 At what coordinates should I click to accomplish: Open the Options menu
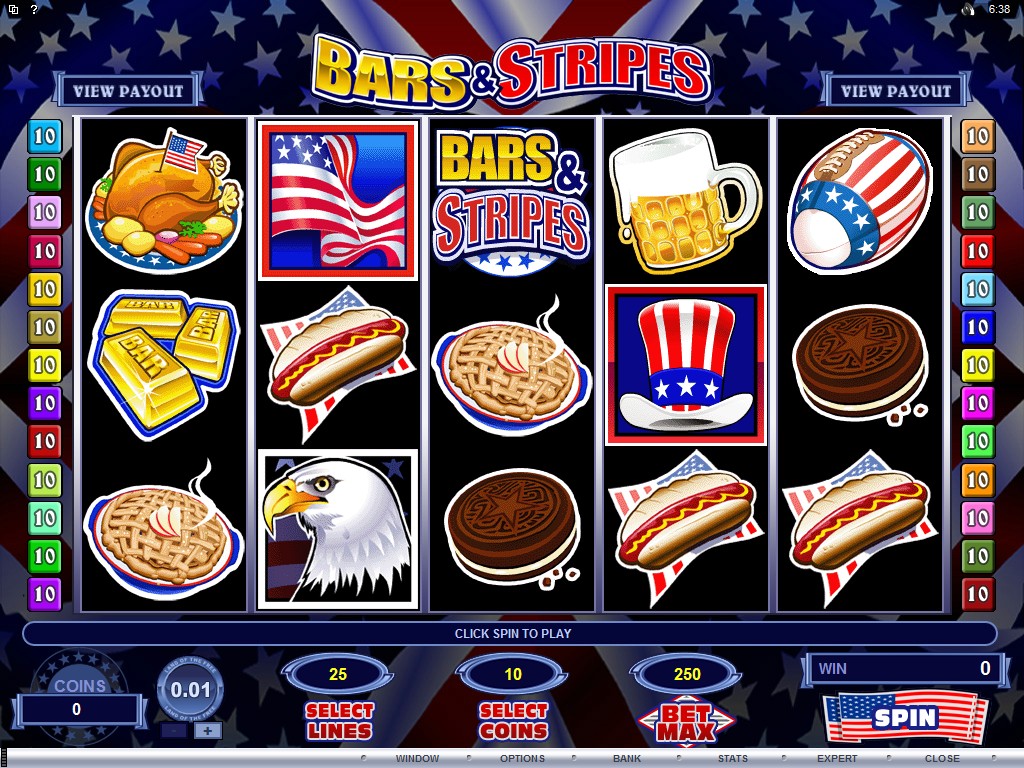point(522,759)
